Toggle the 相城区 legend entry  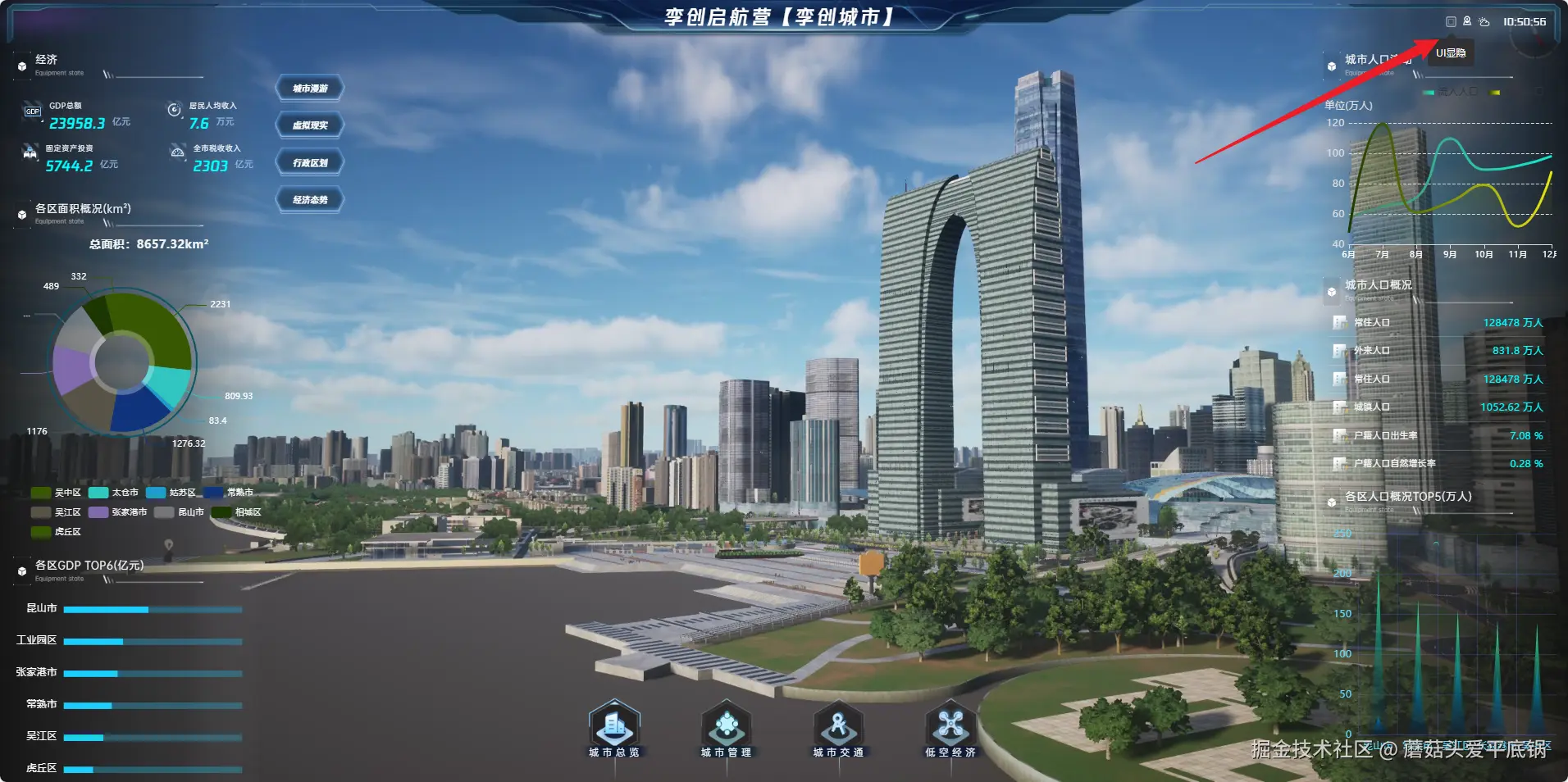coord(236,512)
